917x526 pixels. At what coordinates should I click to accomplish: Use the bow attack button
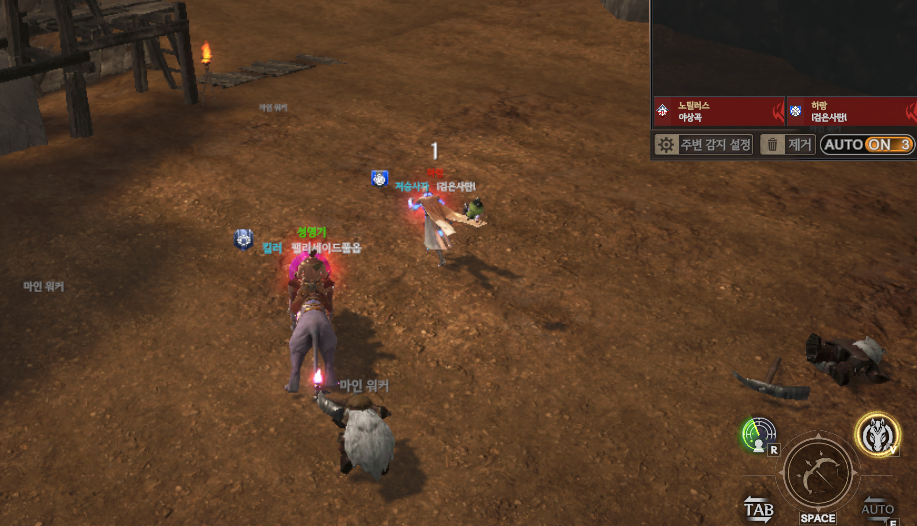pos(818,474)
